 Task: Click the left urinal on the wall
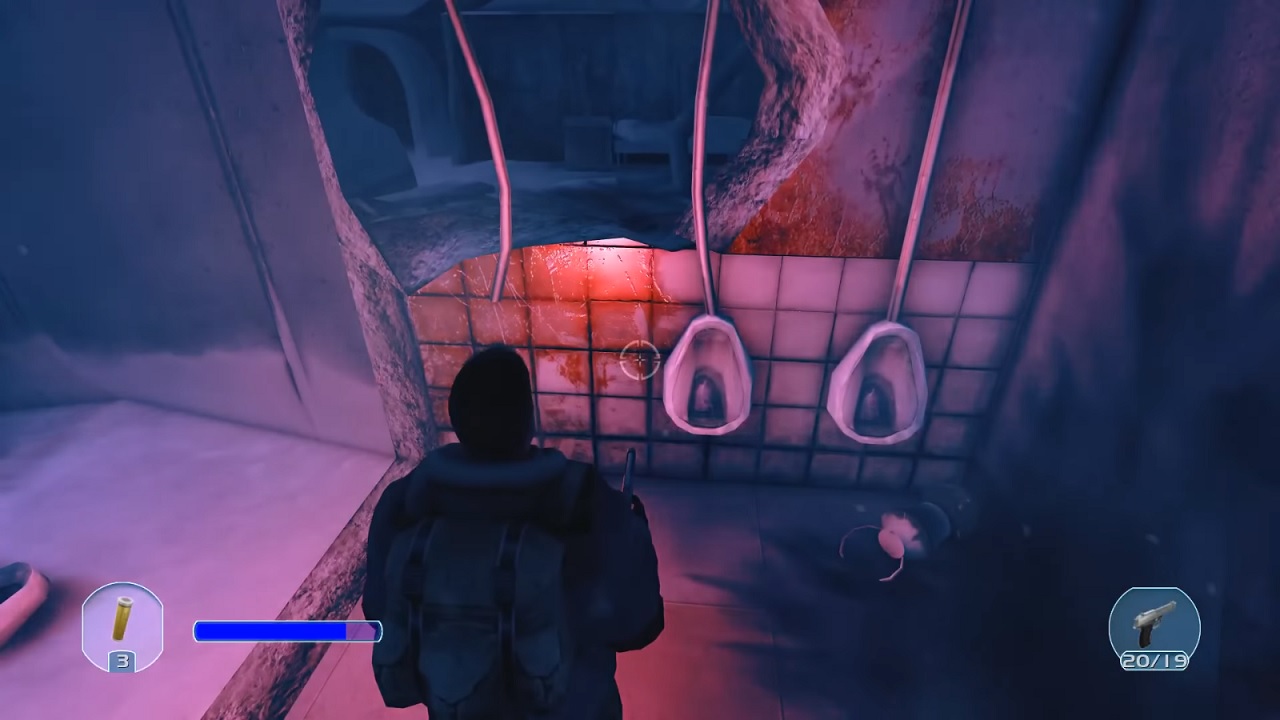click(706, 375)
